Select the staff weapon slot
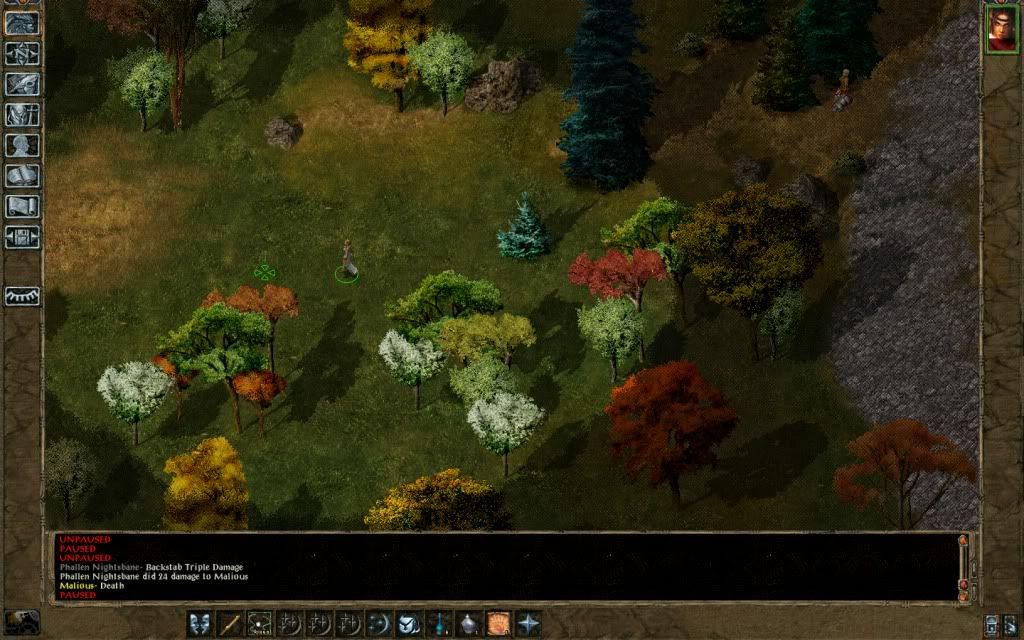The image size is (1024, 640). [x=231, y=624]
